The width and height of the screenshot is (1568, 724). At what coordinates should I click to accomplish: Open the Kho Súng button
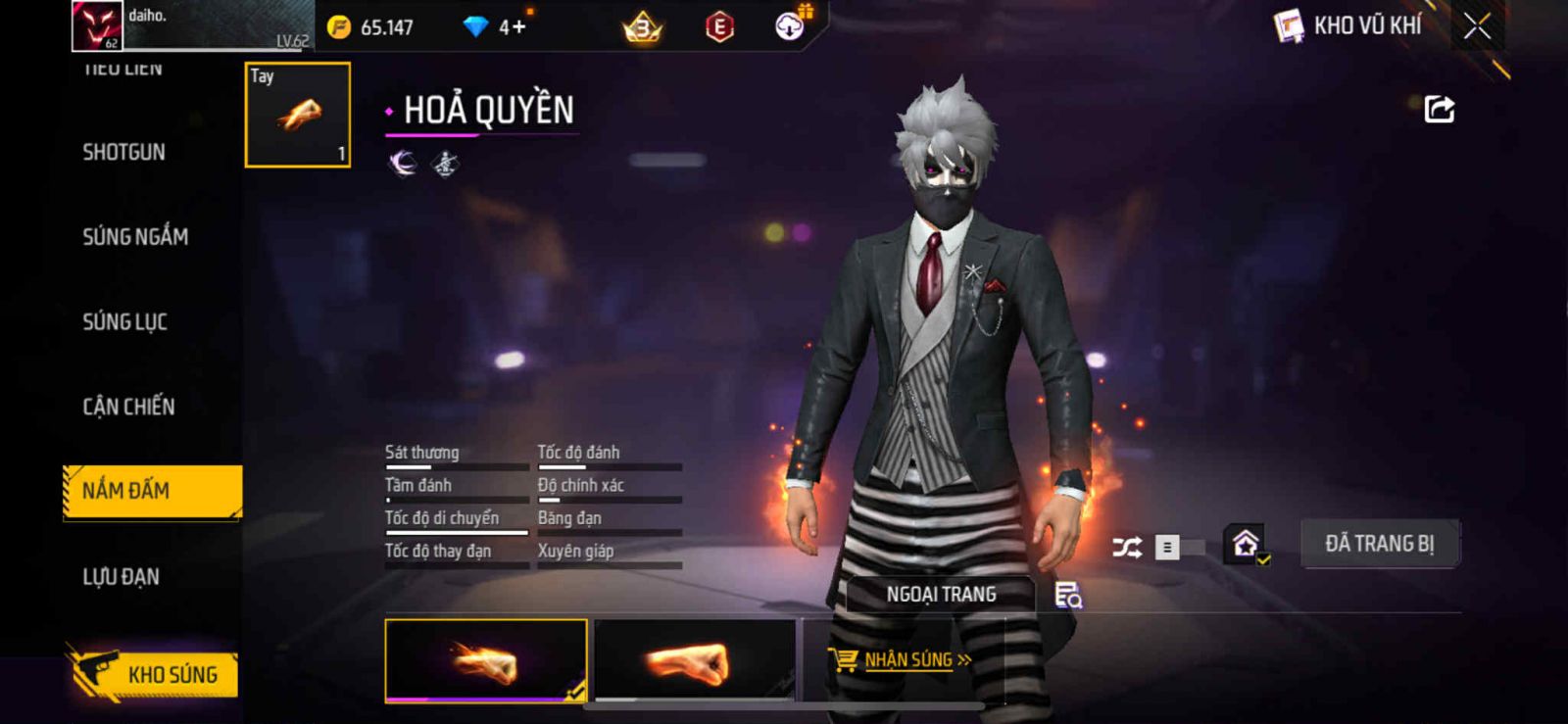click(153, 674)
